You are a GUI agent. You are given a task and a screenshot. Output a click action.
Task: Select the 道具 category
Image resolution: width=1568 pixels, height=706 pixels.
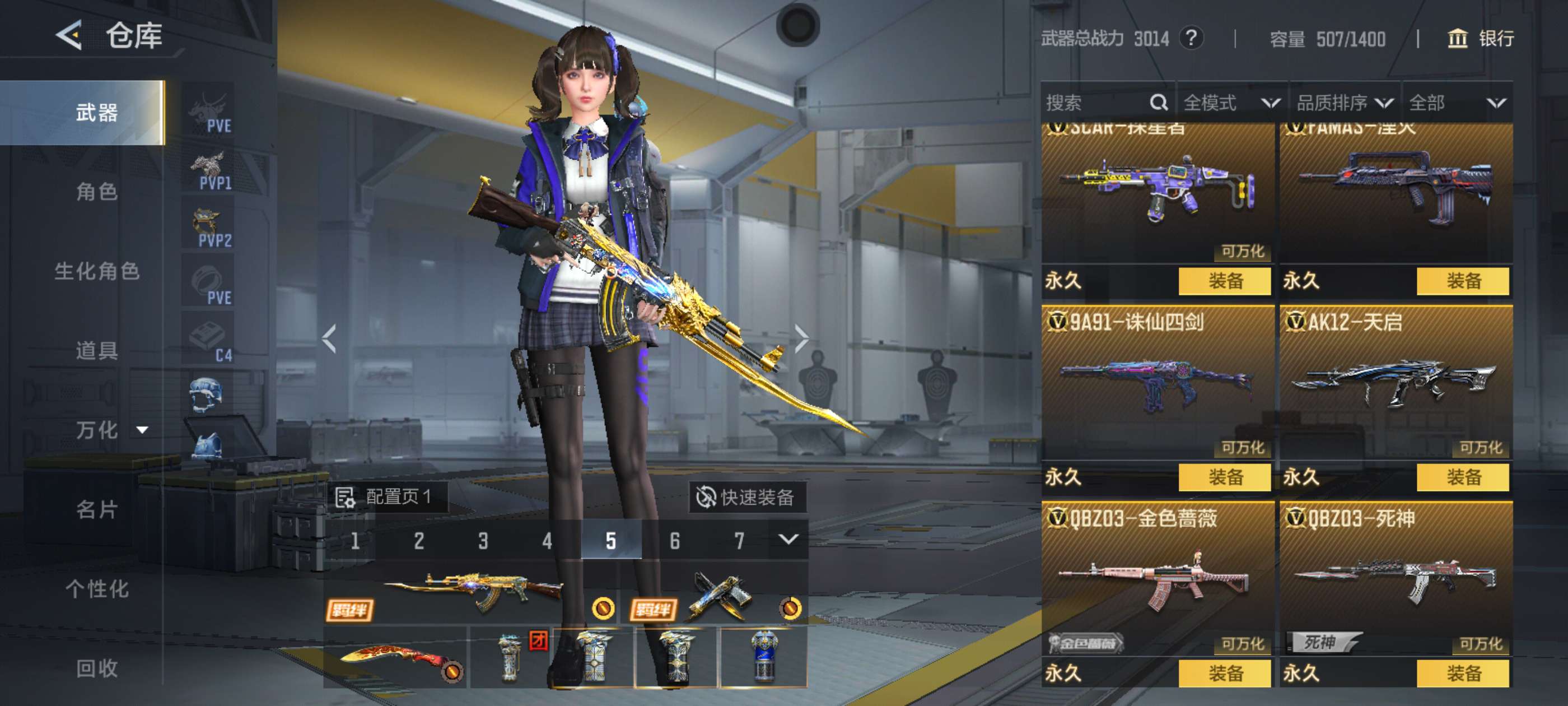pos(97,351)
